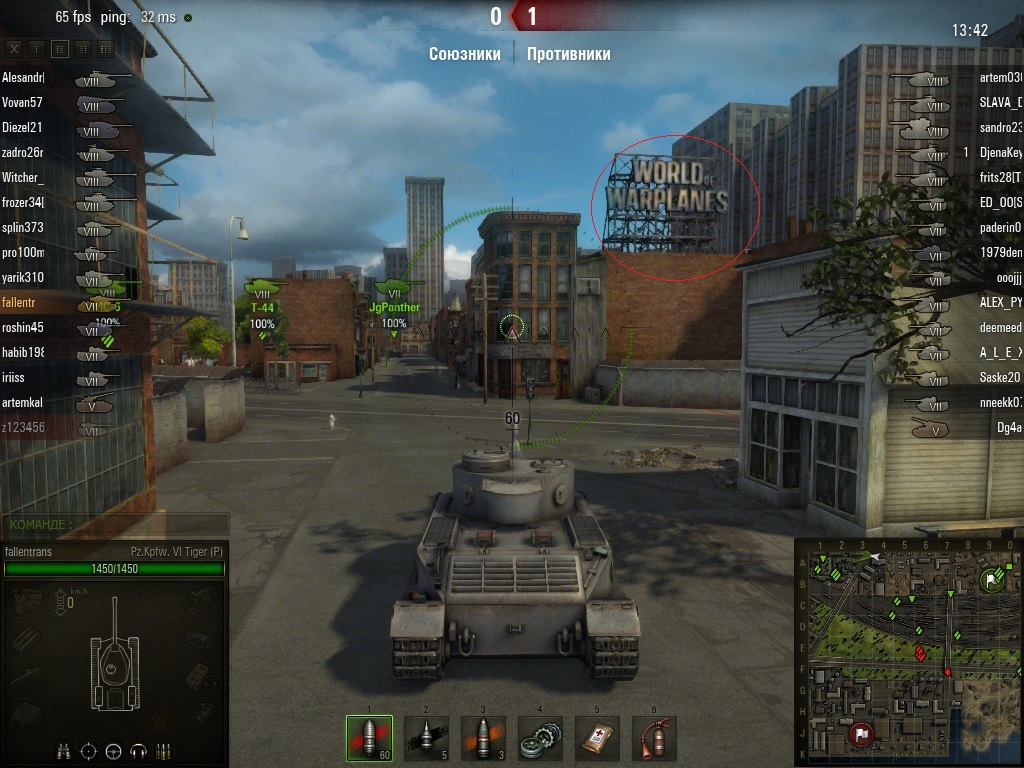
Task: Hide the team list with the X button
Action: [x=14, y=48]
